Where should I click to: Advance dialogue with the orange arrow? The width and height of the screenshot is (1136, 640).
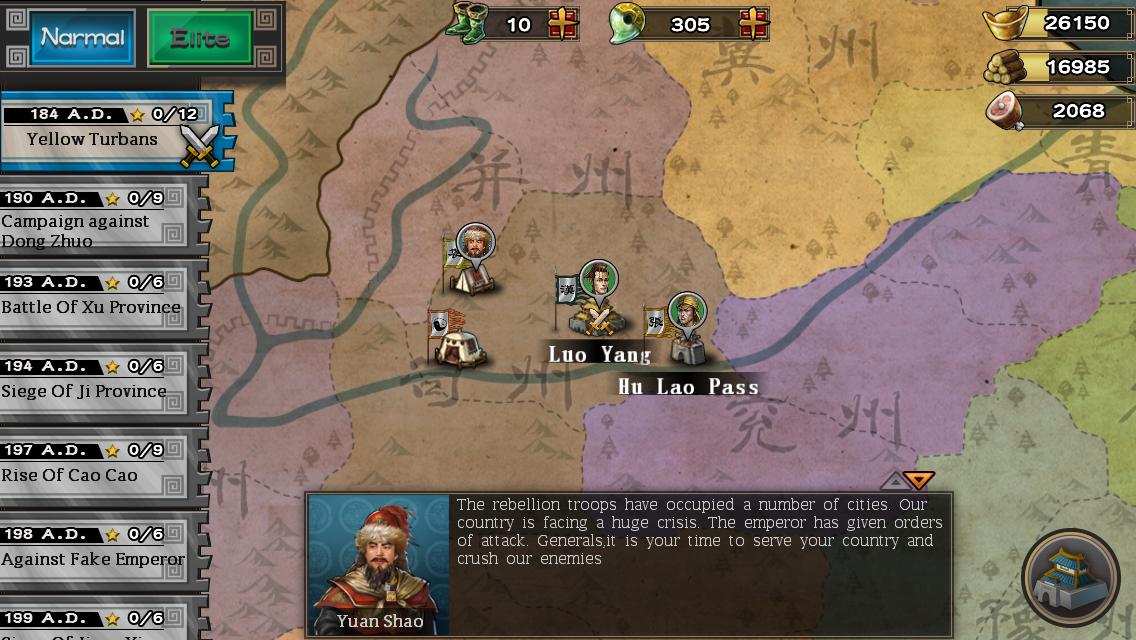point(919,481)
